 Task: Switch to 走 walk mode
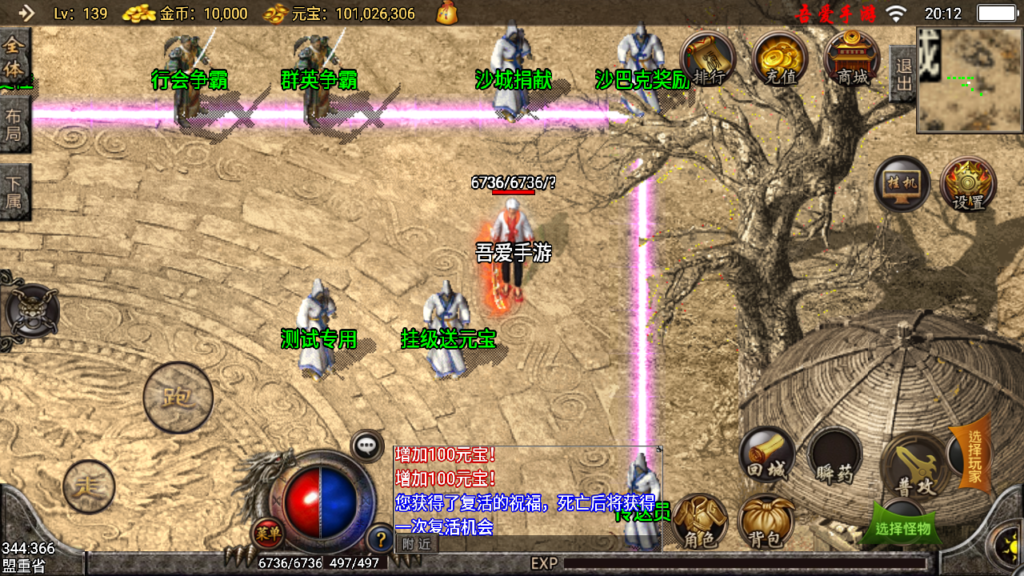pyautogui.click(x=90, y=487)
